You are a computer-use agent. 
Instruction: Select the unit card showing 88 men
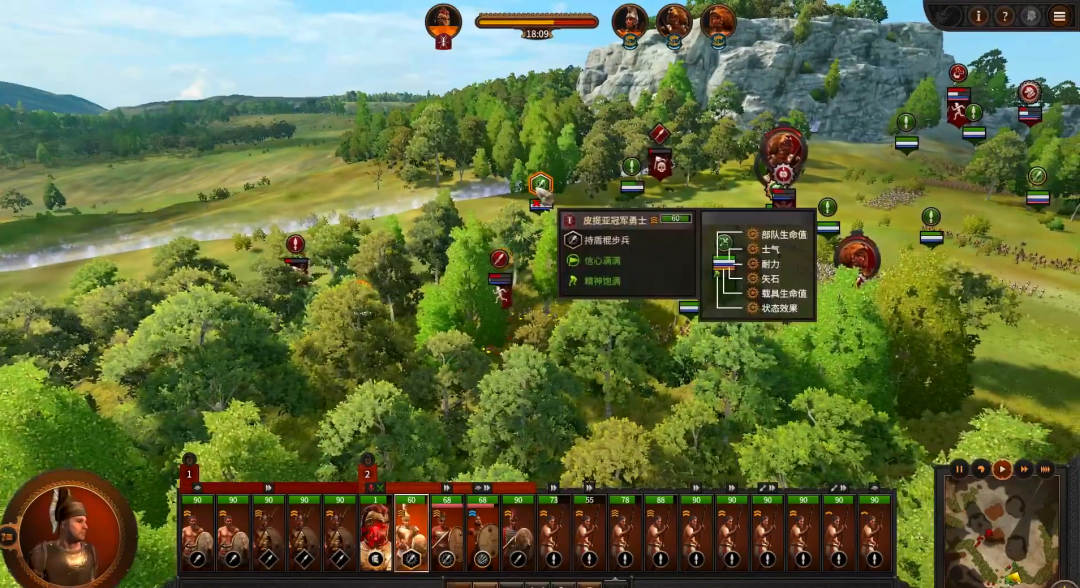pos(662,535)
